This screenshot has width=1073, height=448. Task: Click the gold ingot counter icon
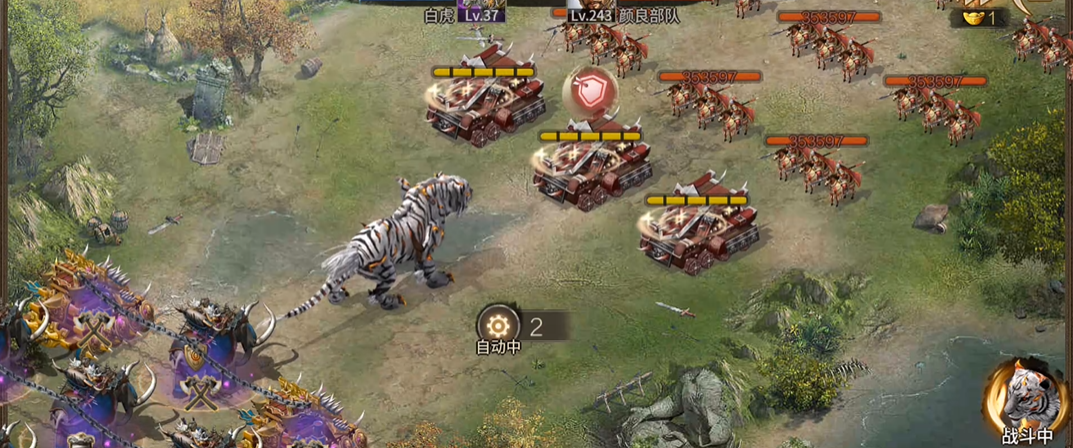tap(973, 17)
